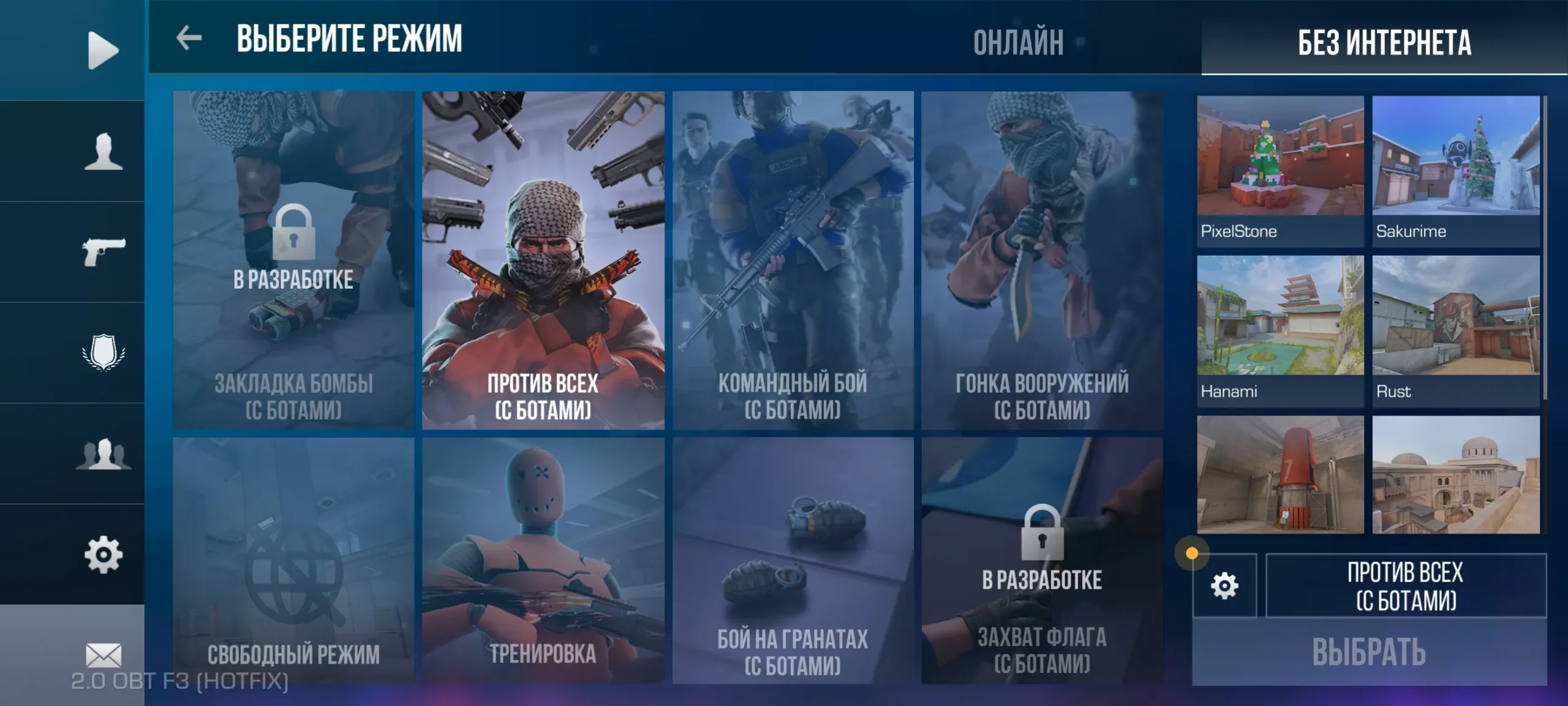
Task: Confirm with the ВЫБРАТЬ button
Action: pos(1369,652)
